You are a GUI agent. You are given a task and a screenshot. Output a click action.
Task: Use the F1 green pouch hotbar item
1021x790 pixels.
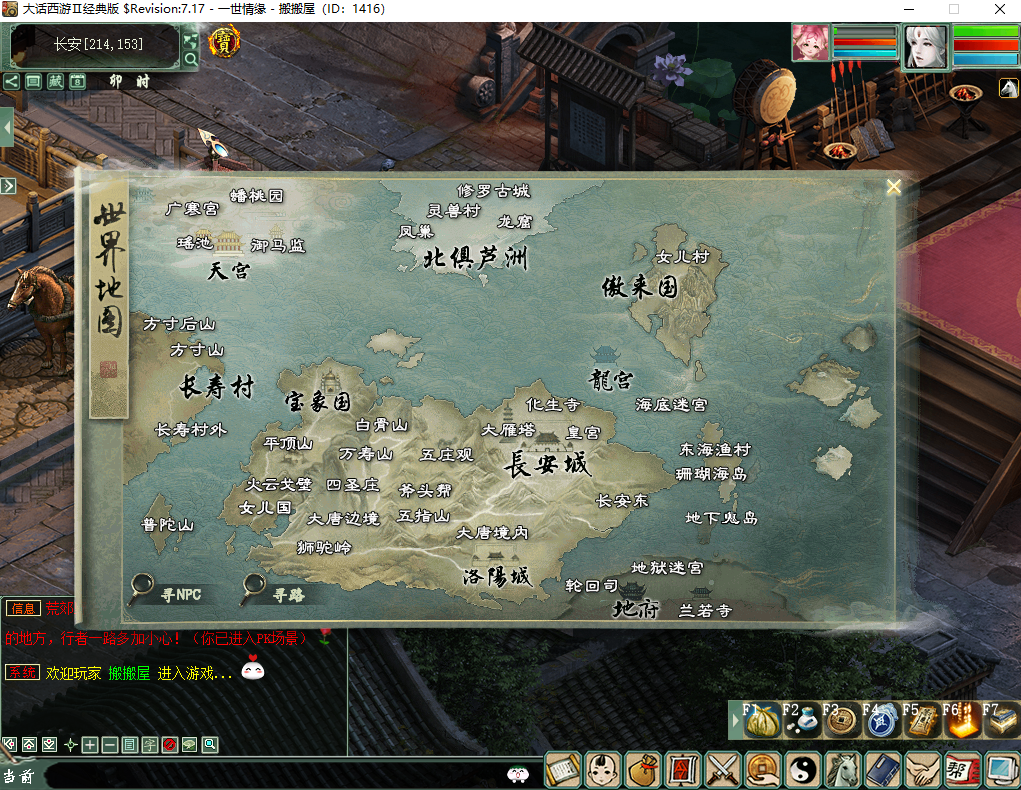point(762,720)
